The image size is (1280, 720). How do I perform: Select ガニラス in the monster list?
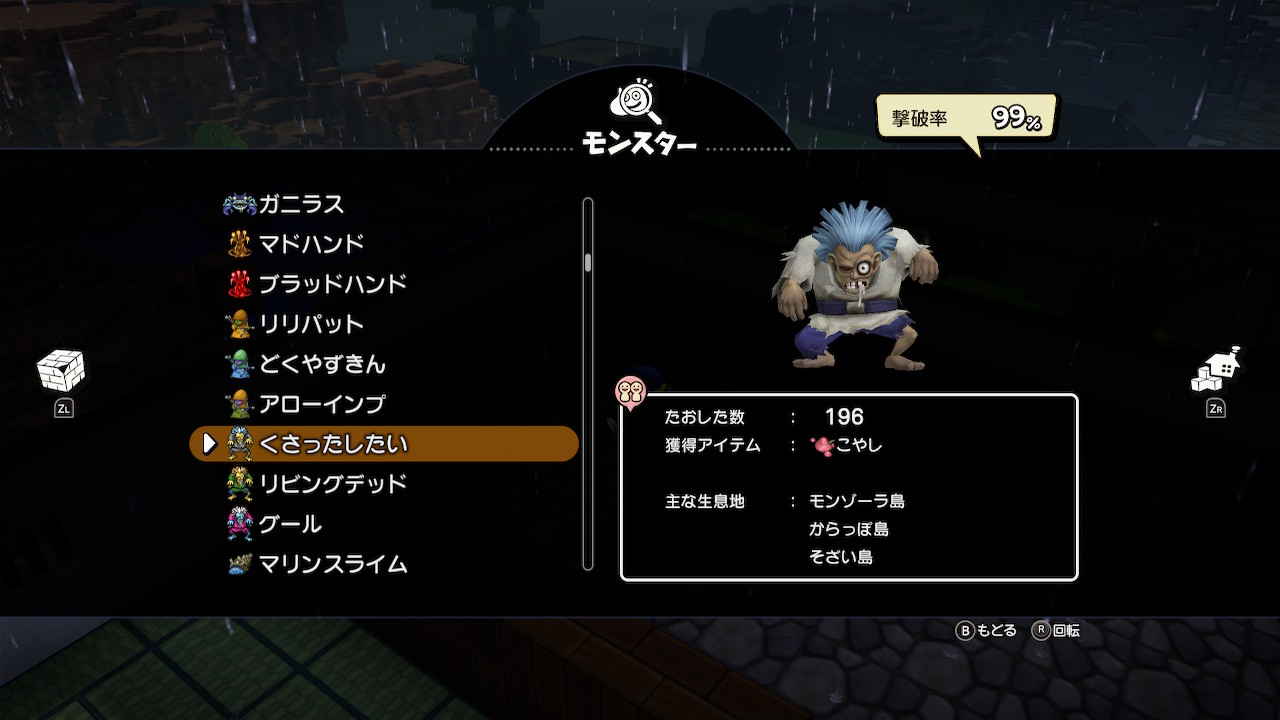point(300,204)
